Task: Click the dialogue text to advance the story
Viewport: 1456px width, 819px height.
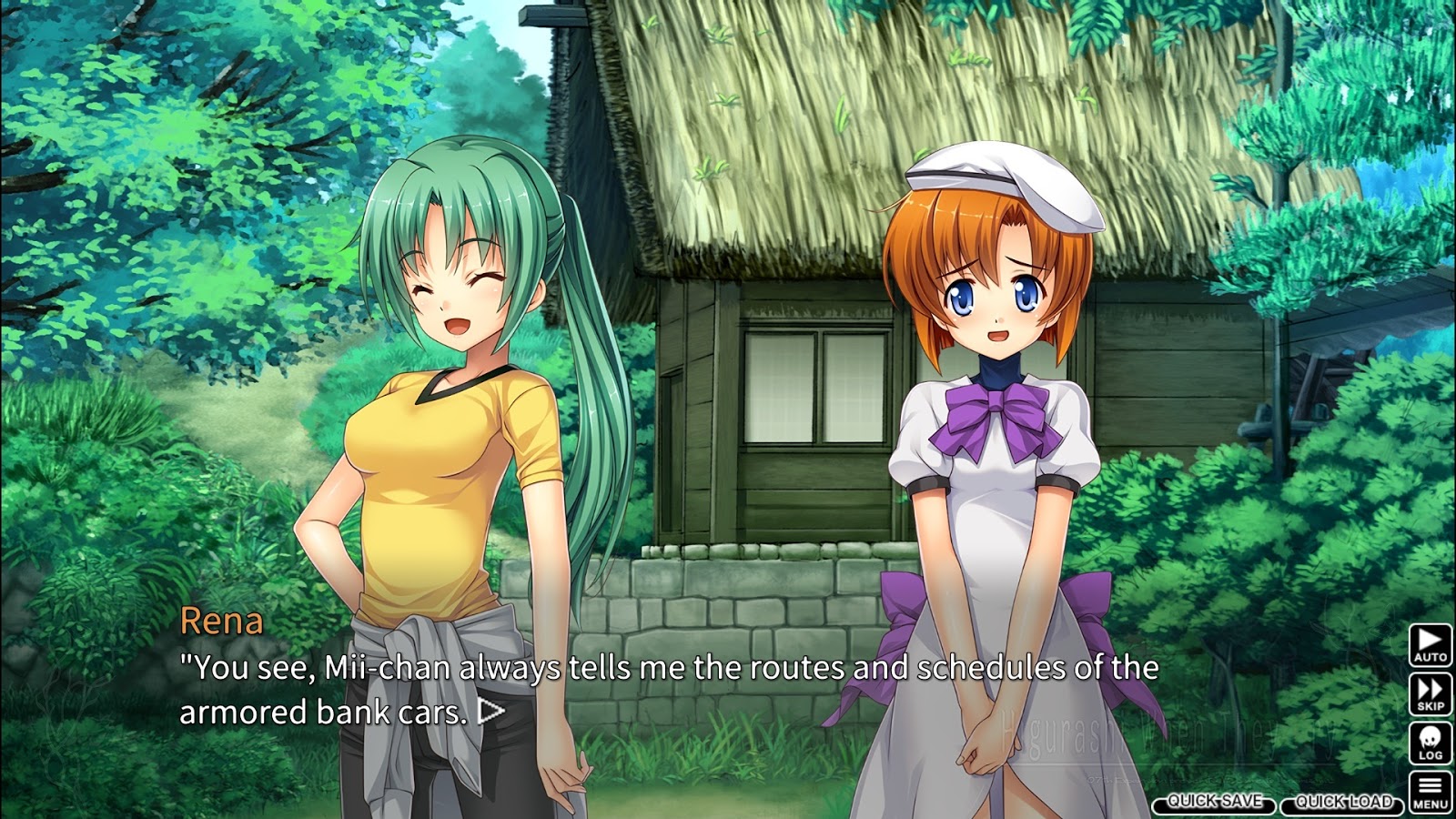Action: 637,673
